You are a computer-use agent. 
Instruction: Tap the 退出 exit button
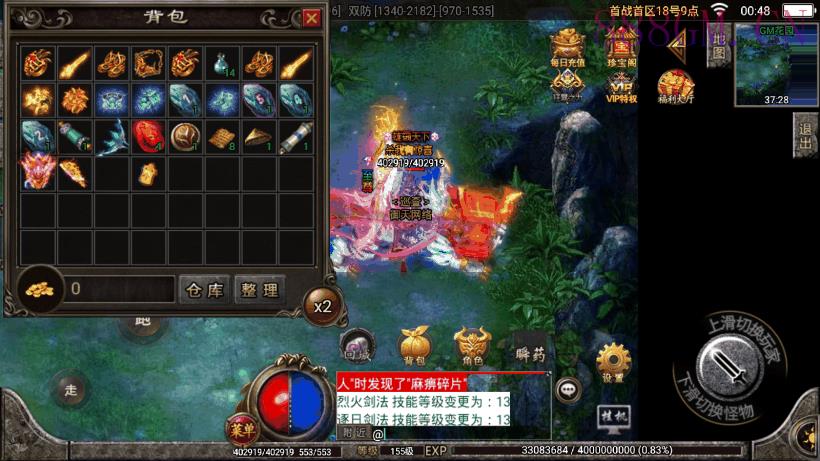coord(805,135)
